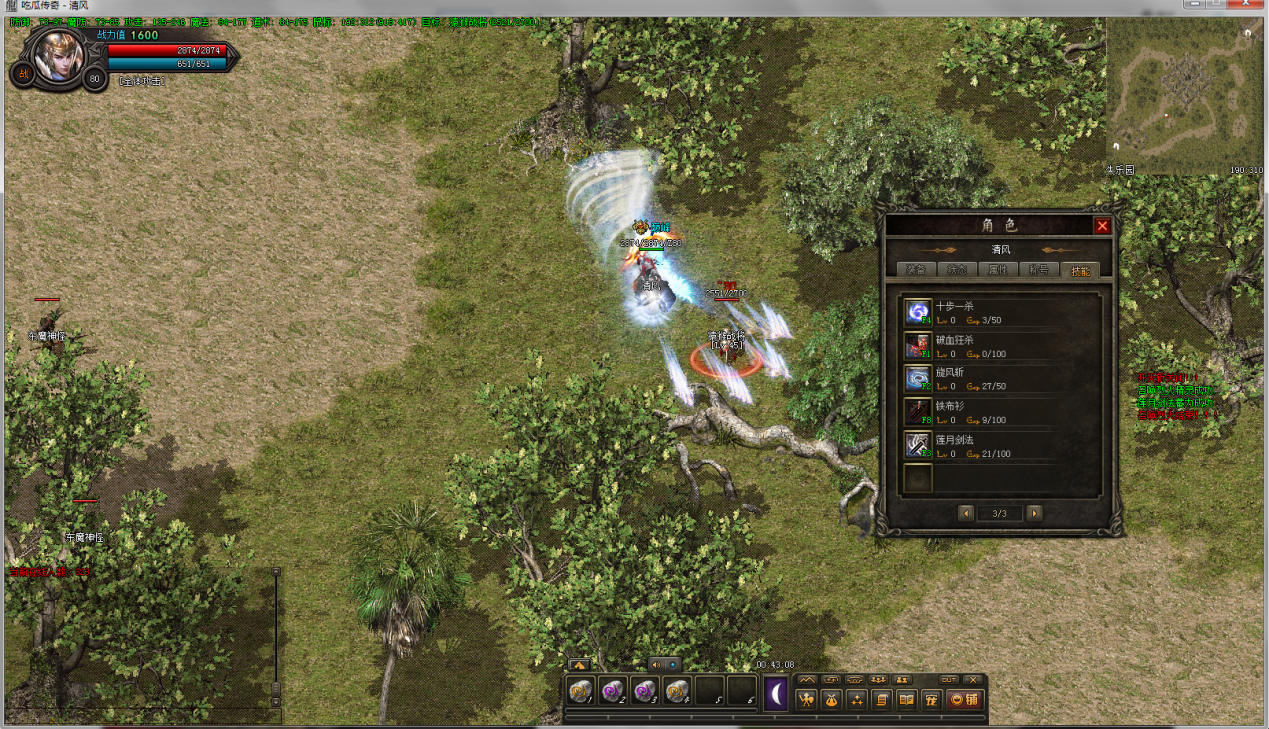Toggle the sound speaker button
The height and width of the screenshot is (729, 1269).
coord(657,664)
